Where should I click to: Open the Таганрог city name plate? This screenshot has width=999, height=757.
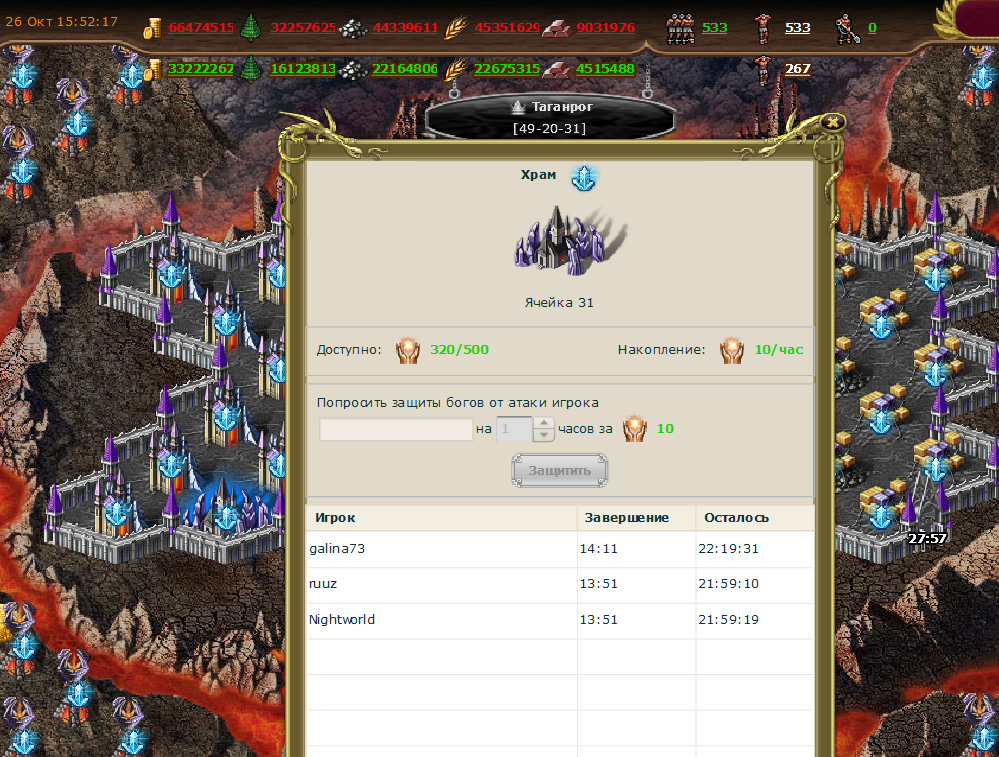(551, 116)
